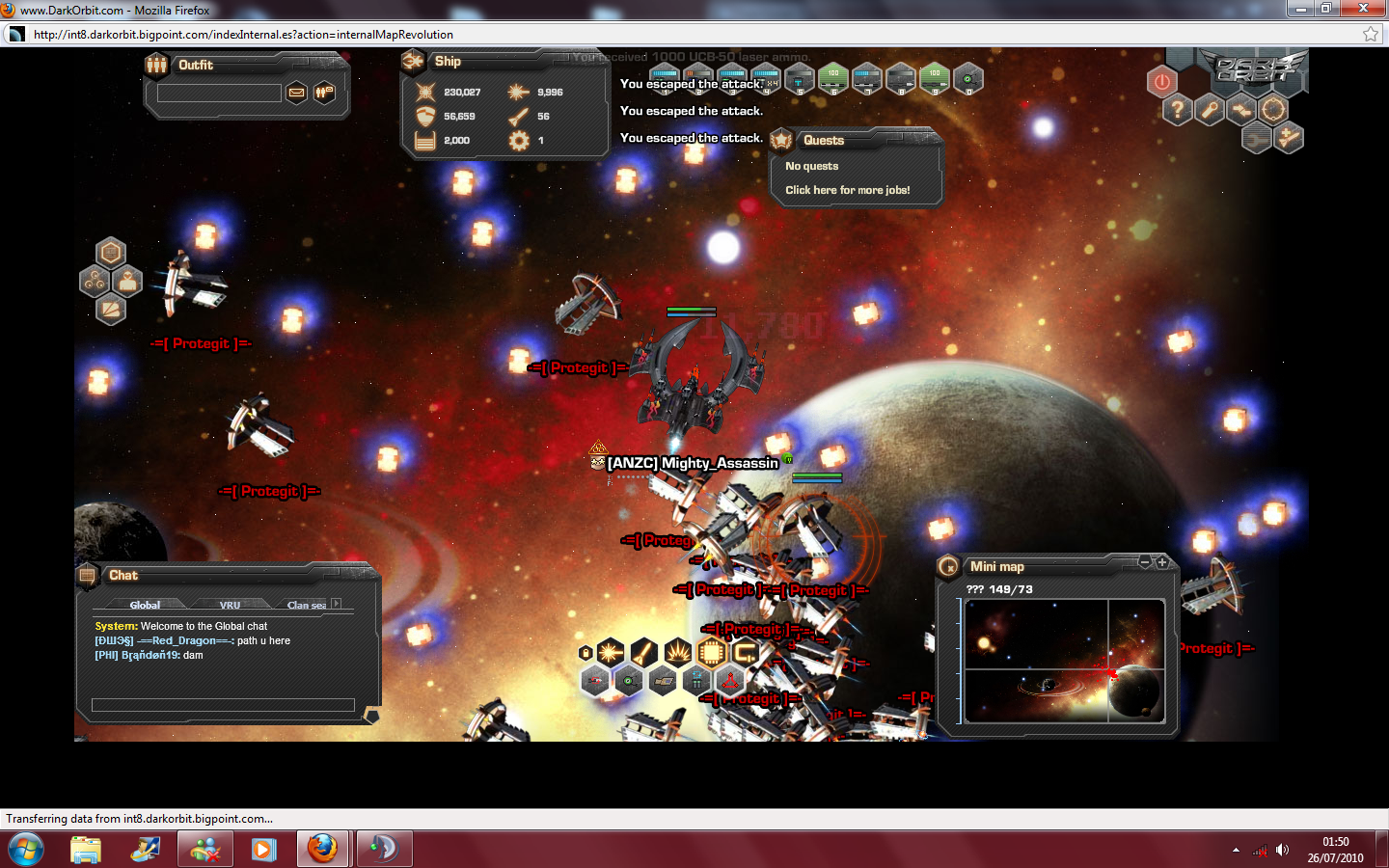Screen dimensions: 1389x868
Task: Switch to the VRU chat tab
Action: pos(230,605)
